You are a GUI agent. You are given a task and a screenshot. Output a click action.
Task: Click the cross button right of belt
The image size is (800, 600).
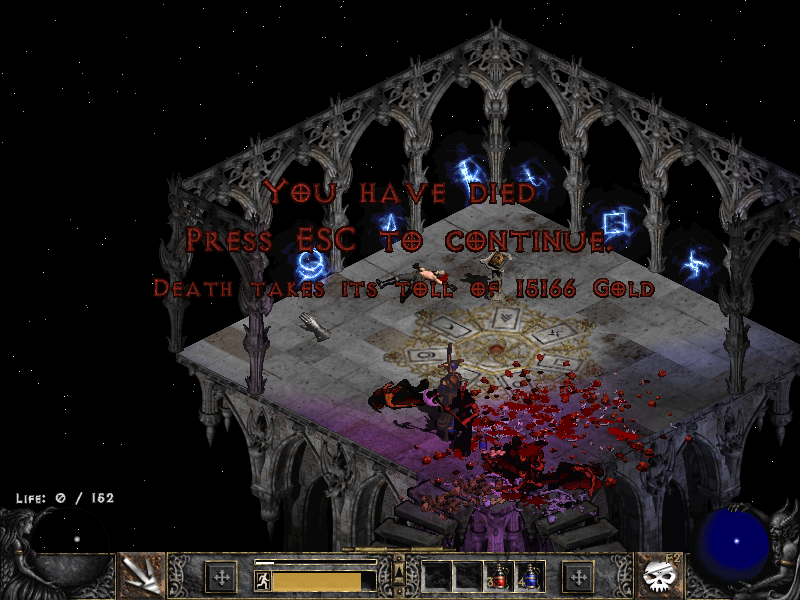point(578,576)
